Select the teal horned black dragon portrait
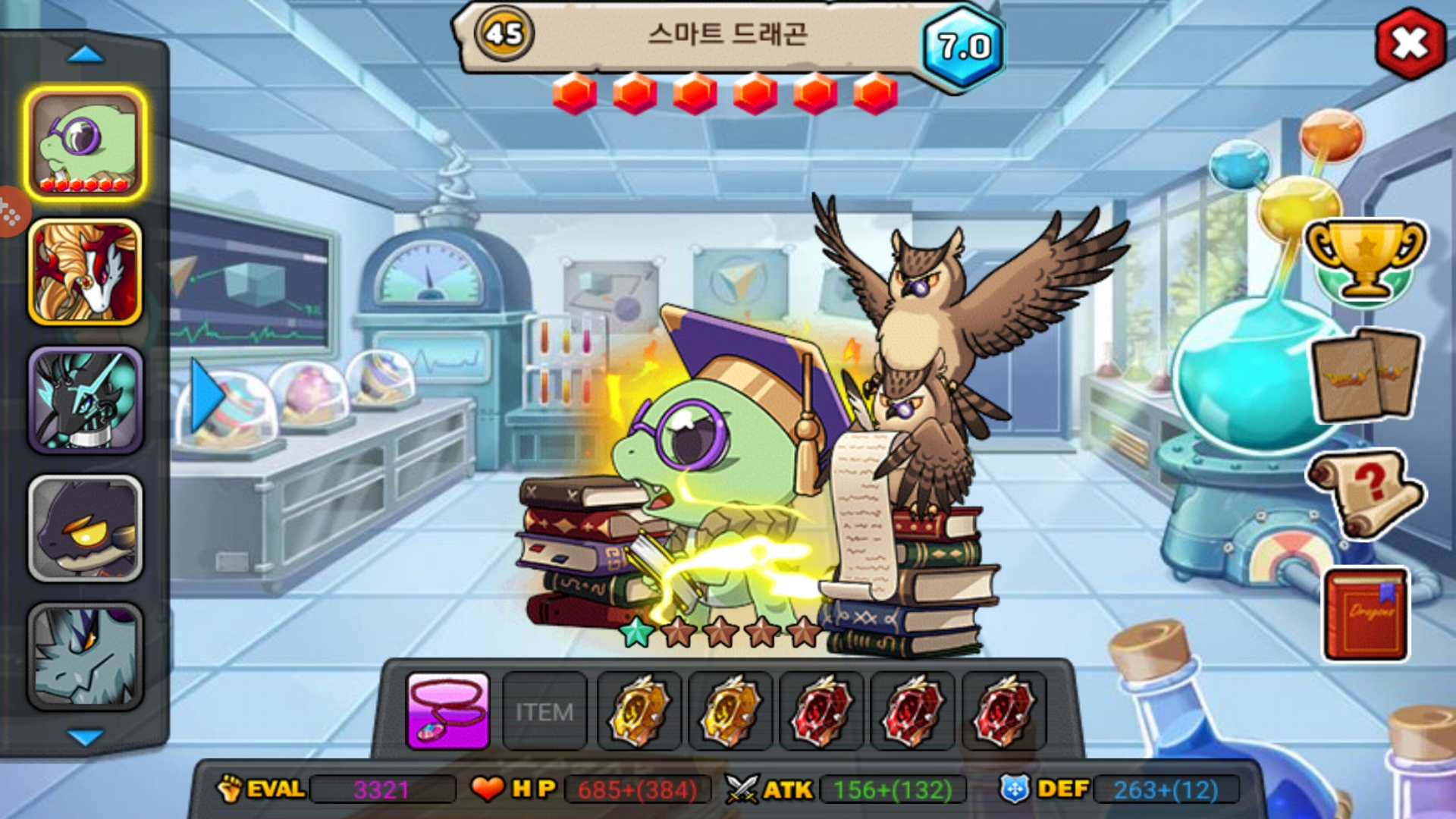The image size is (1456, 819). (86, 400)
